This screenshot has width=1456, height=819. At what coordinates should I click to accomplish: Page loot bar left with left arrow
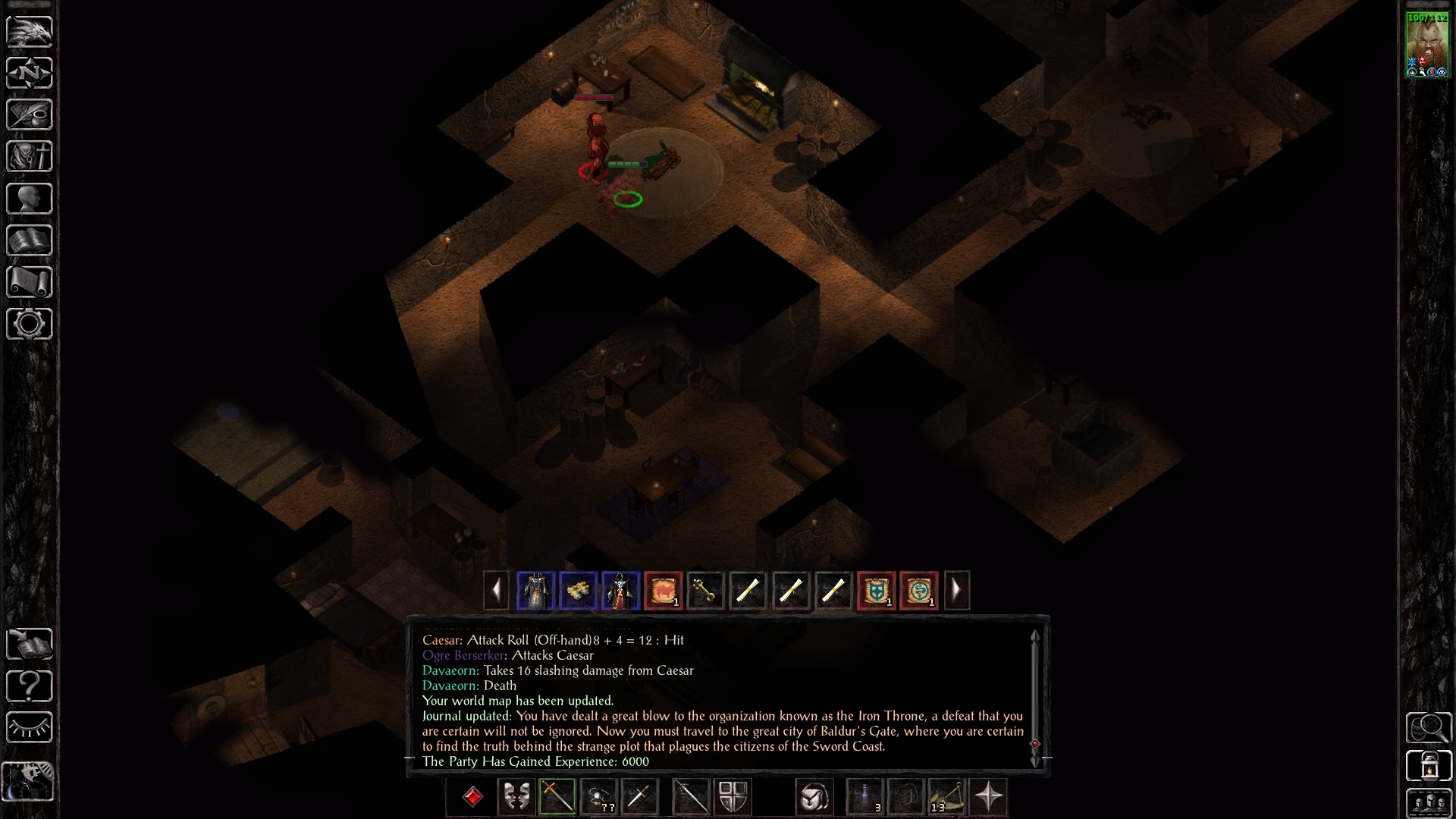click(x=496, y=590)
